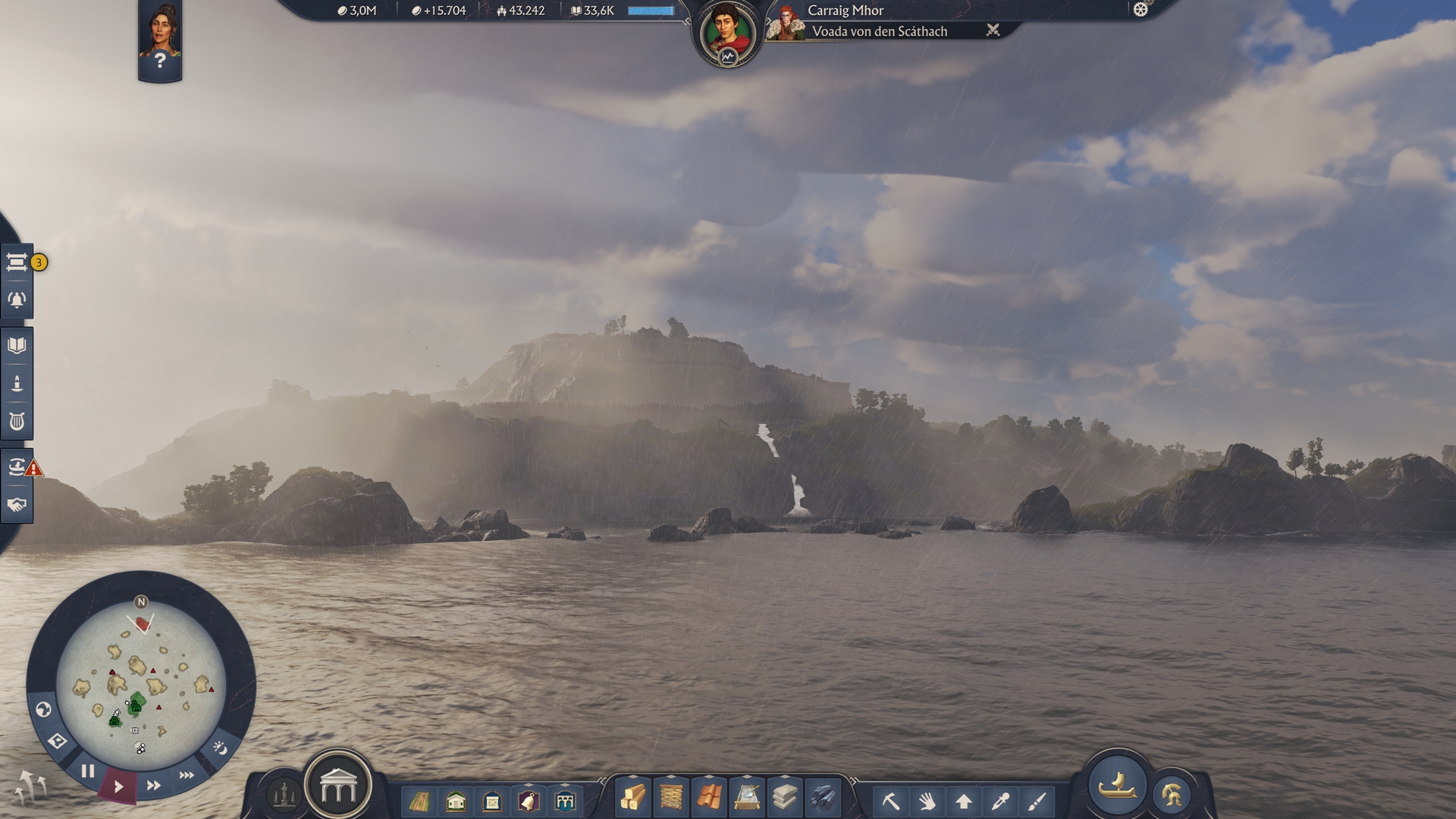The width and height of the screenshot is (1456, 819).
Task: Toggle the day and night cycle
Action: click(x=220, y=748)
